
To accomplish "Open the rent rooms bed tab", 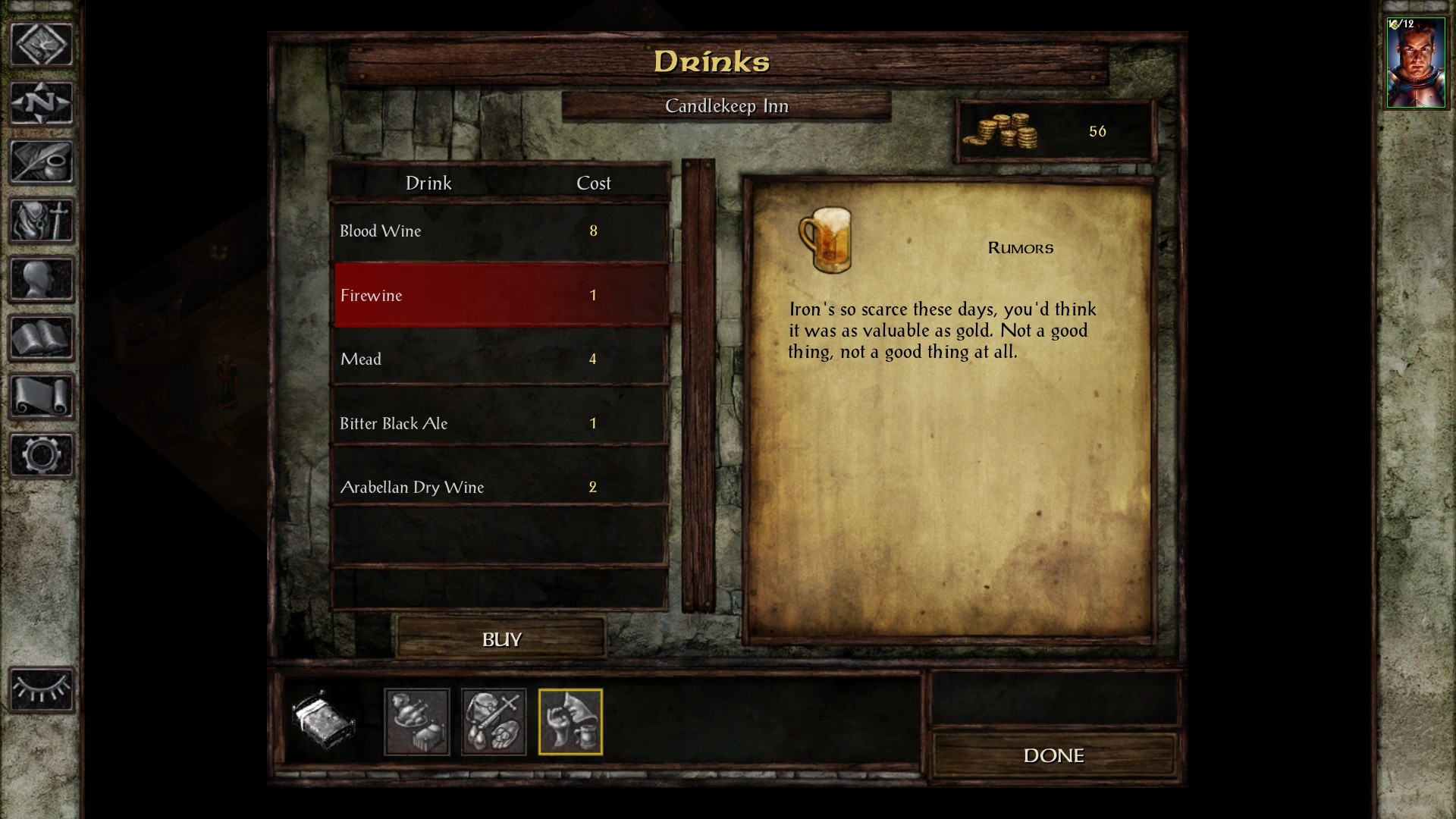I will pos(323,721).
